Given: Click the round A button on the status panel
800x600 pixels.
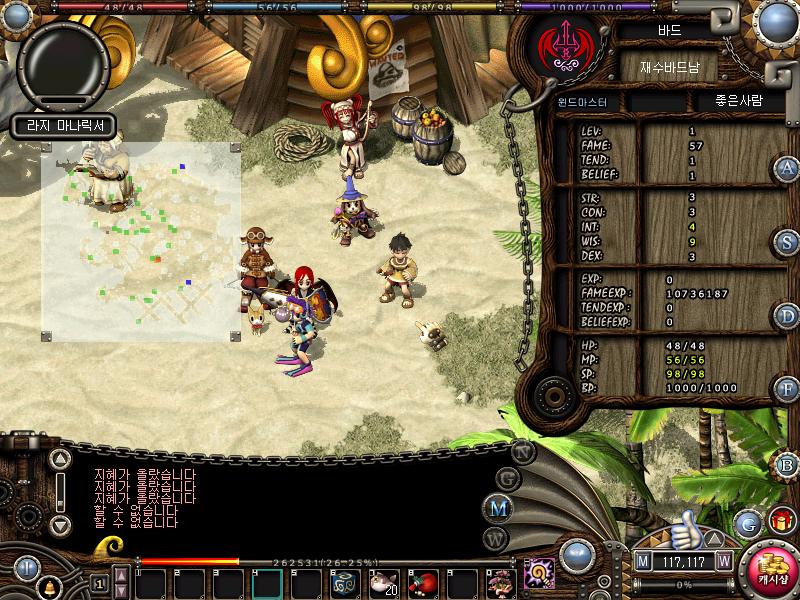Looking at the screenshot, I should [x=788, y=168].
